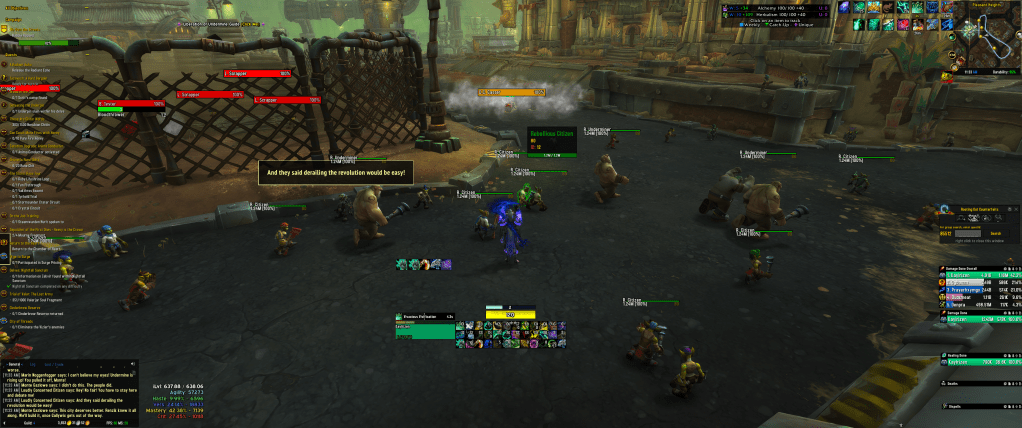The width and height of the screenshot is (1022, 428).
Task: Click the Campaign header in the quest tracker
Action: pos(15,19)
